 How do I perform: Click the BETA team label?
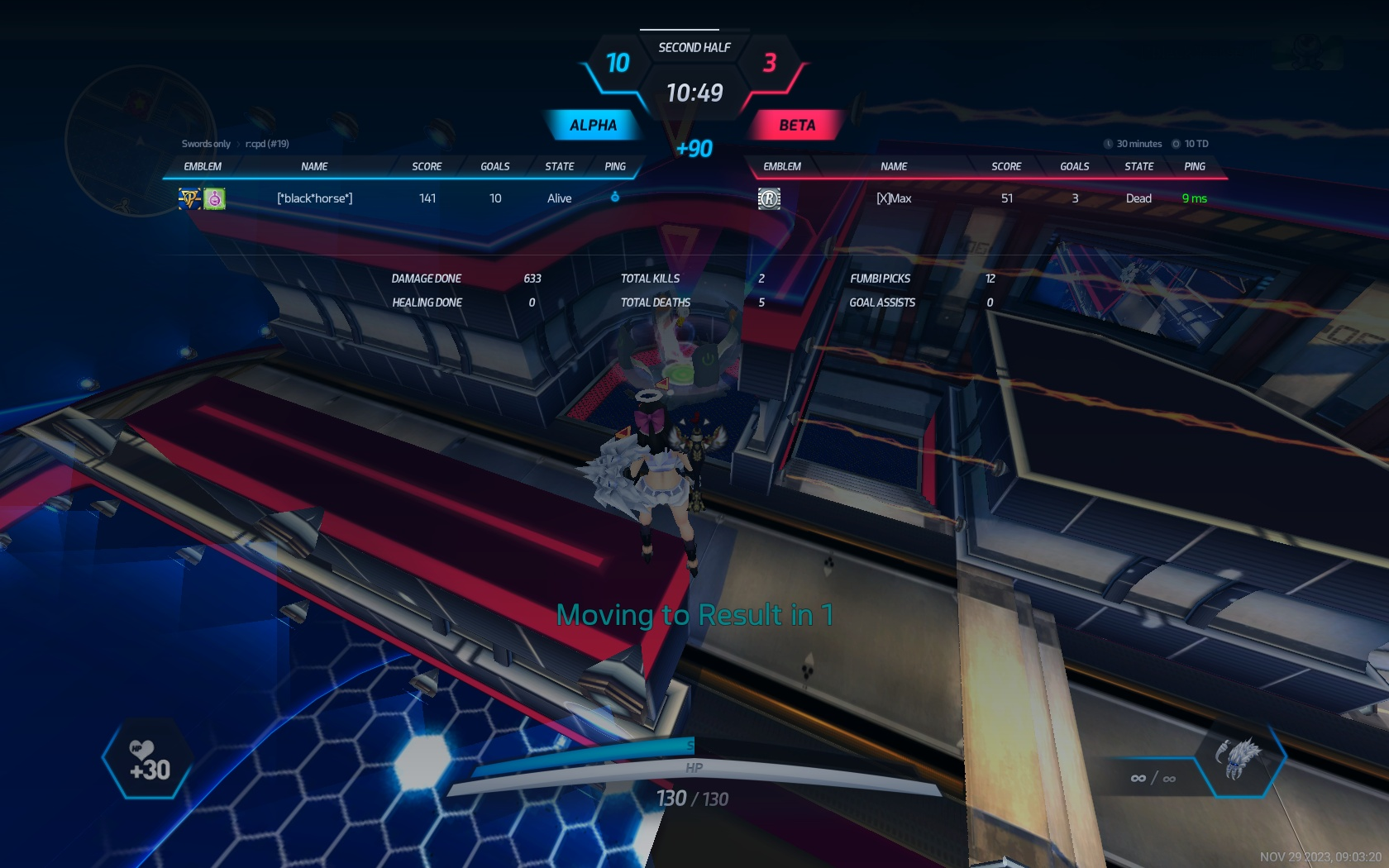[x=796, y=126]
